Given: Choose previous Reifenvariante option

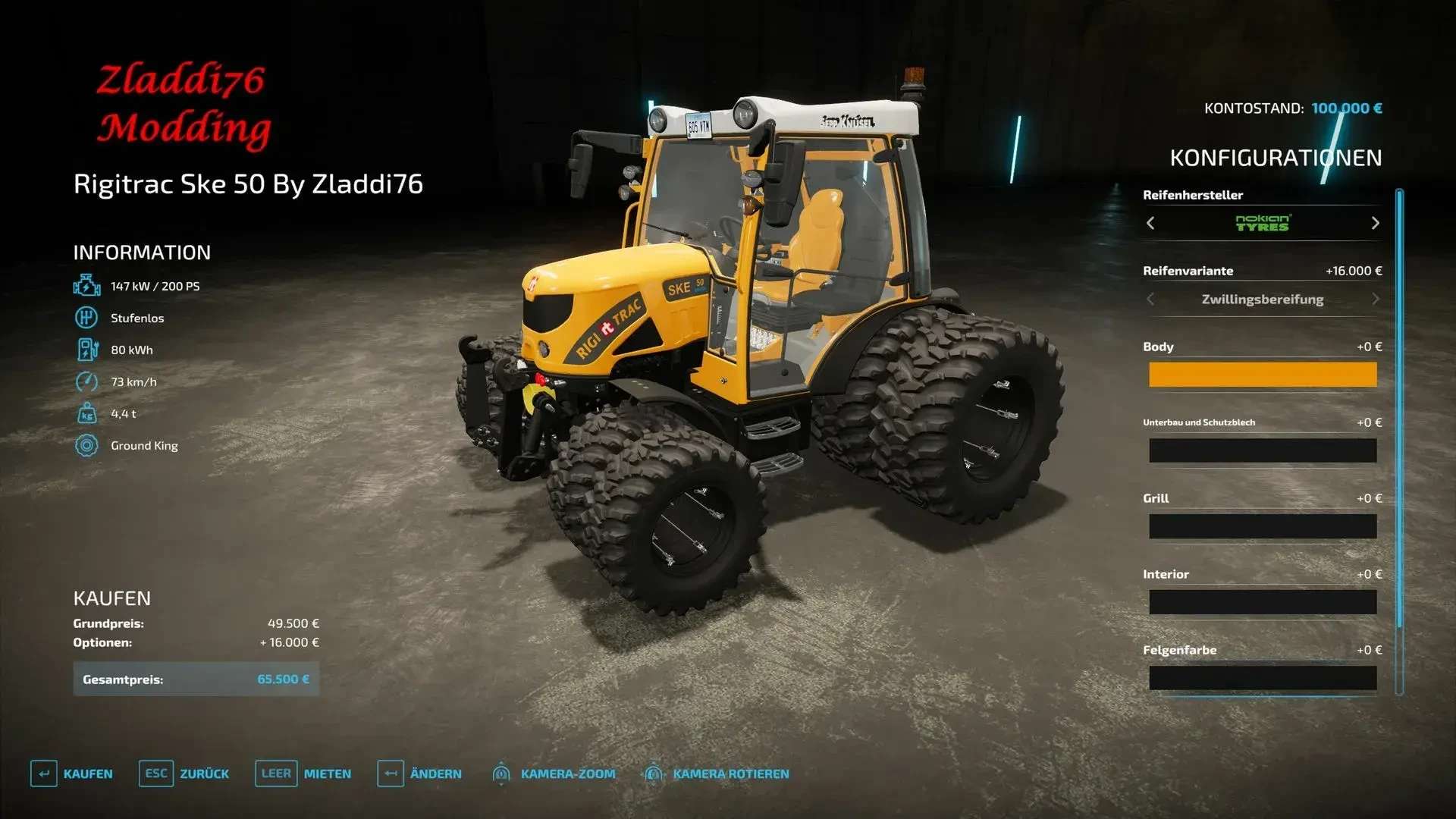Looking at the screenshot, I should [x=1150, y=299].
